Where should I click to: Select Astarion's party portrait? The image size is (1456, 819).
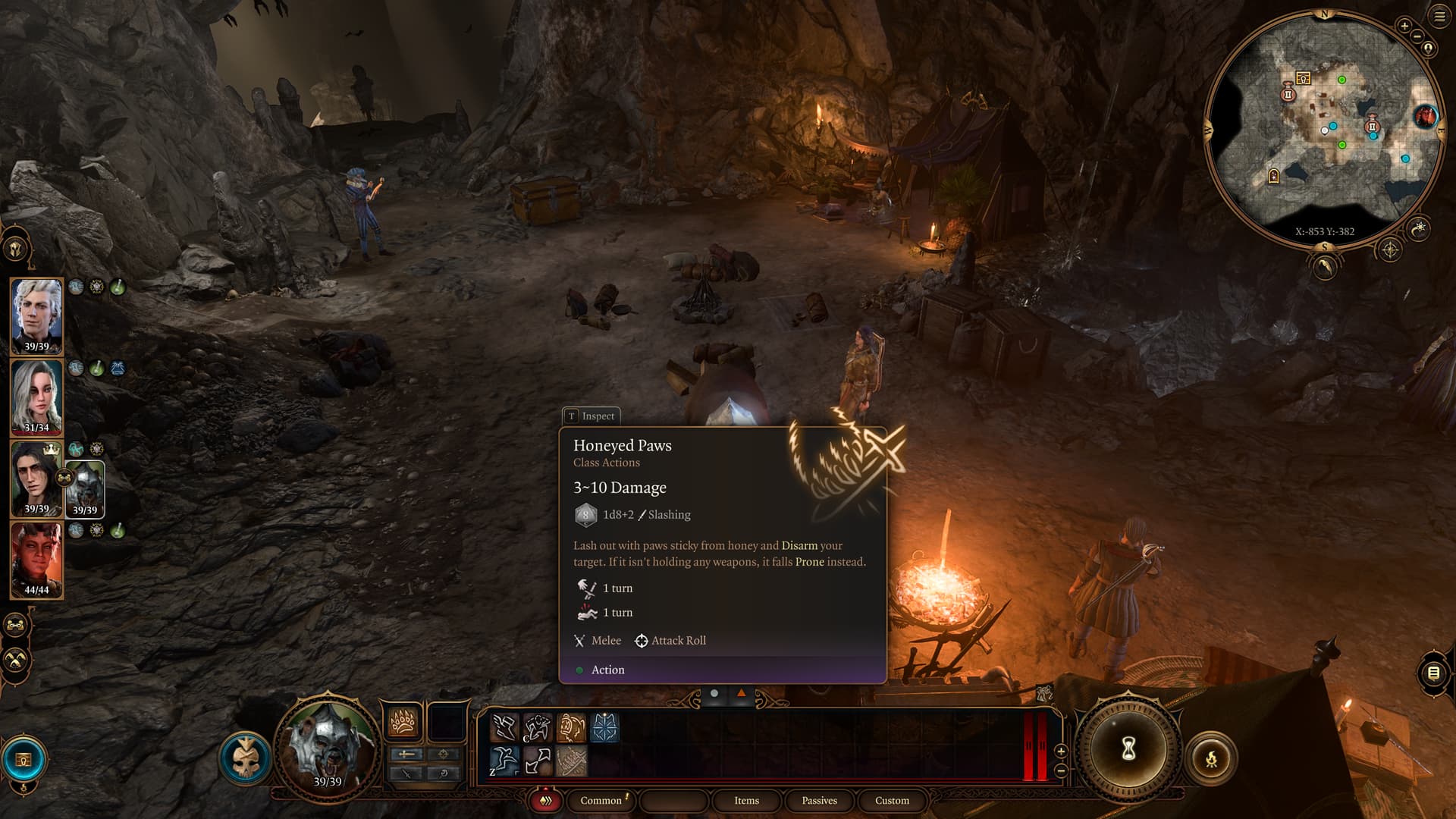[x=36, y=315]
